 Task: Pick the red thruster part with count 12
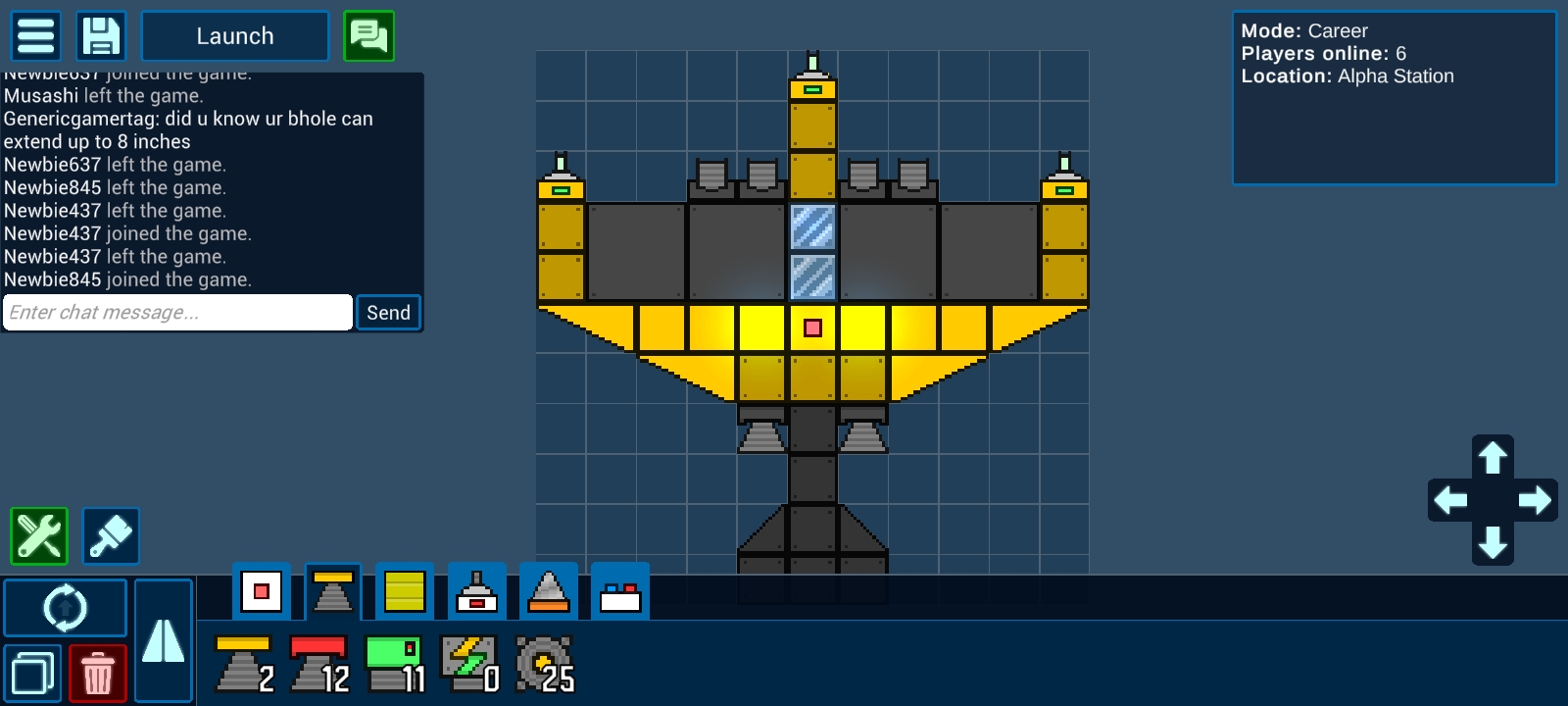click(319, 664)
